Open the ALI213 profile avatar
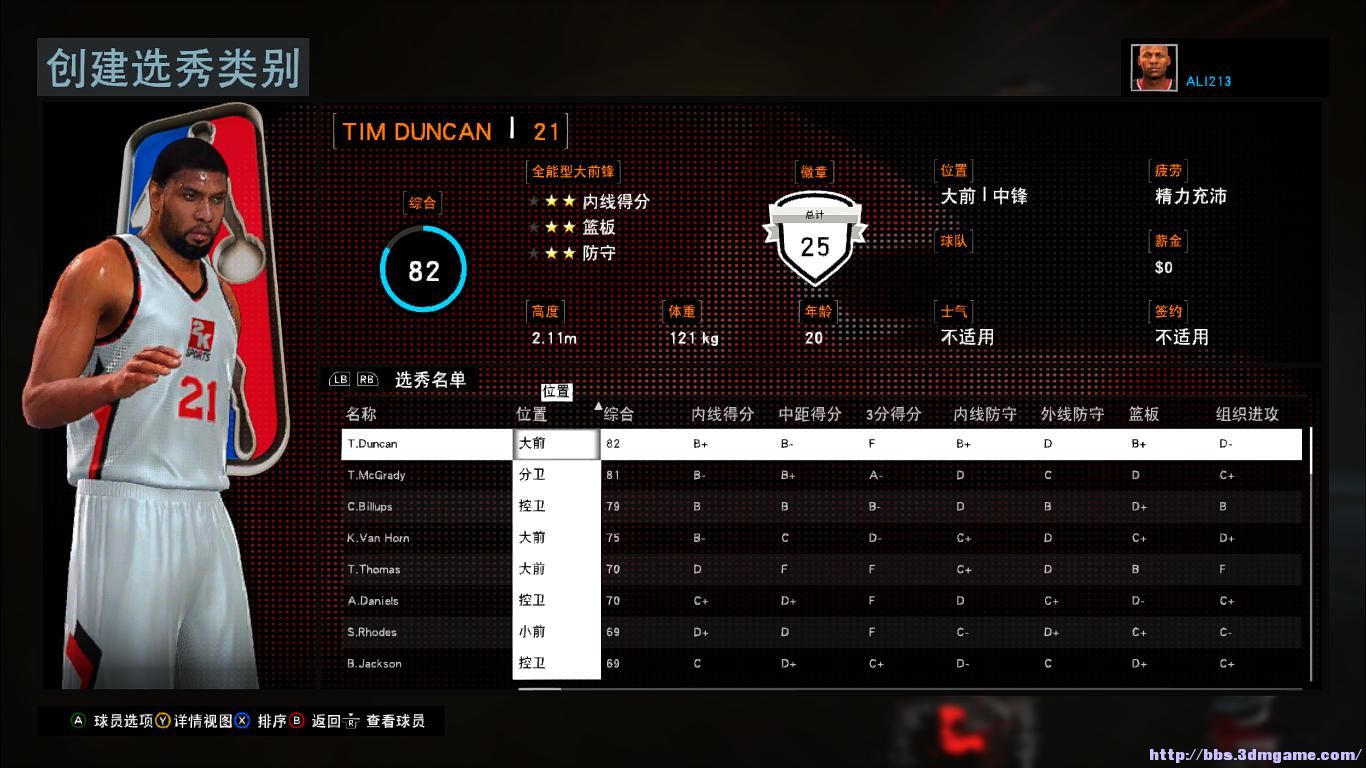Viewport: 1366px width, 768px height. pos(1154,68)
